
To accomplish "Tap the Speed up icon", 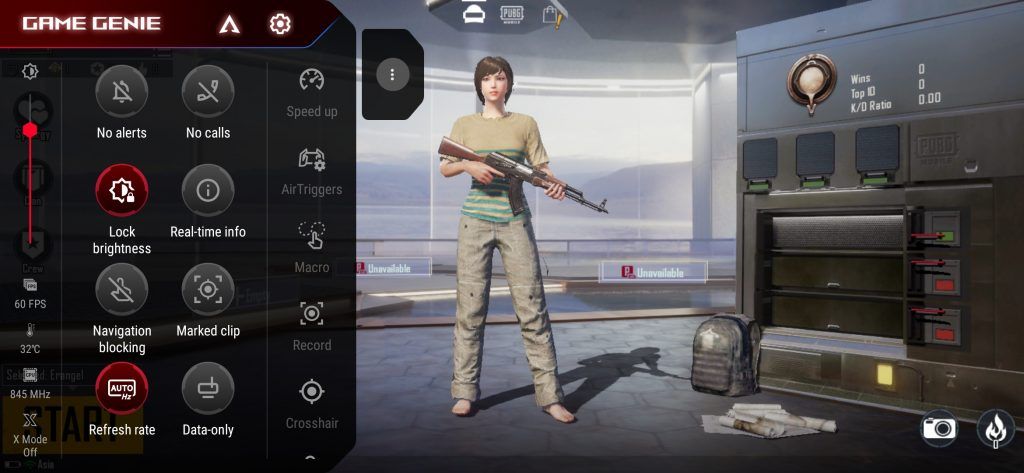I will [312, 82].
